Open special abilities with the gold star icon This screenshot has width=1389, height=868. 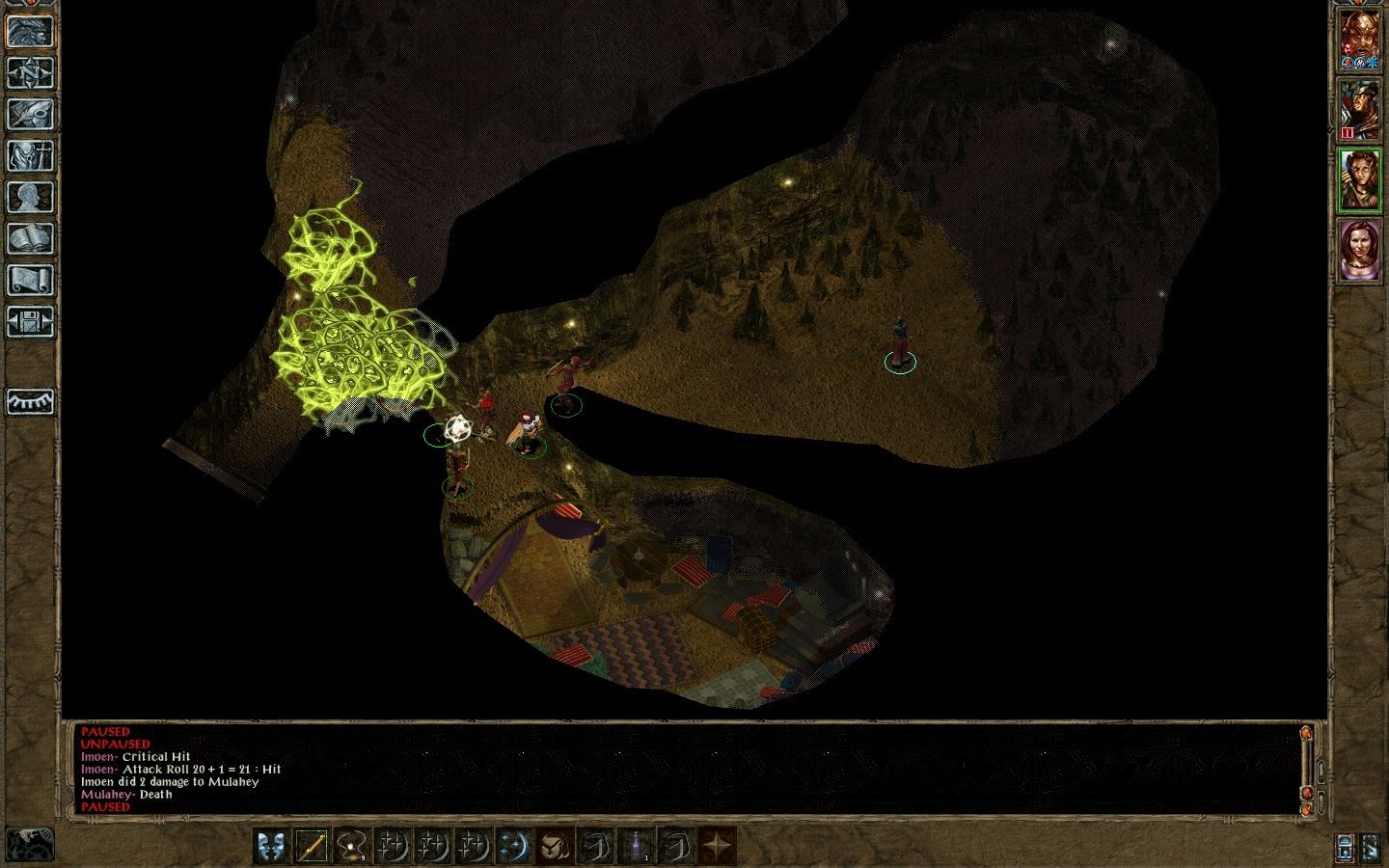(x=717, y=847)
